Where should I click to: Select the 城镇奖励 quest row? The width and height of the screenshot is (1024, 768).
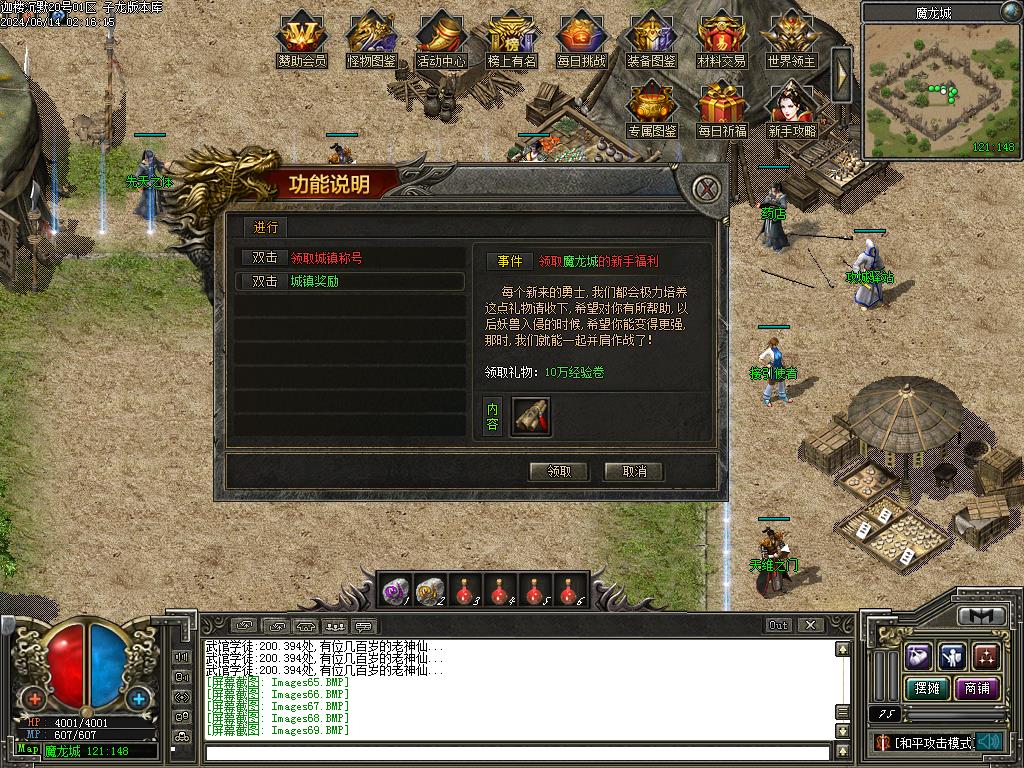[350, 282]
